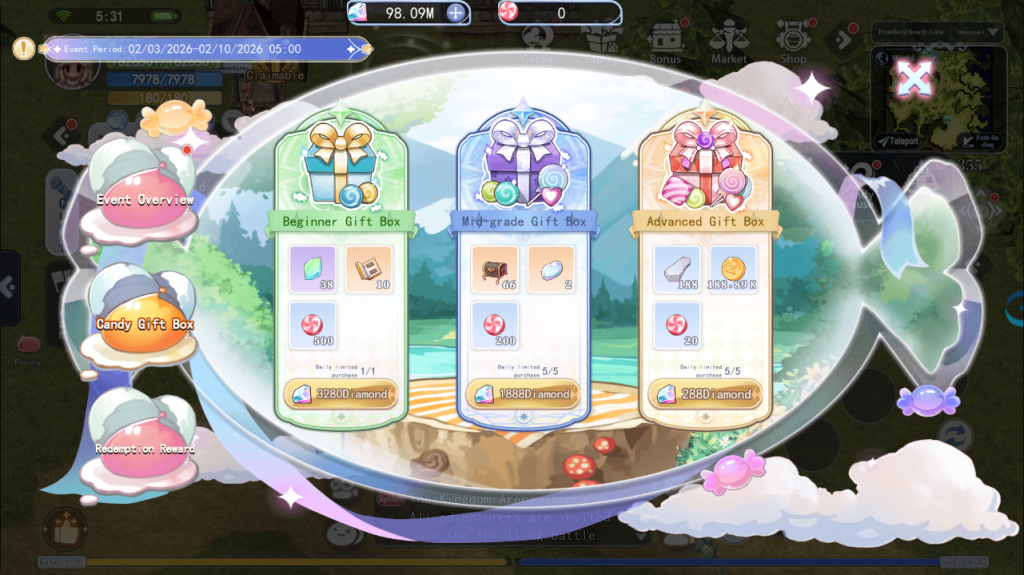Show event info via the exclamation icon
Viewport: 1024px width, 575px height.
(x=23, y=47)
